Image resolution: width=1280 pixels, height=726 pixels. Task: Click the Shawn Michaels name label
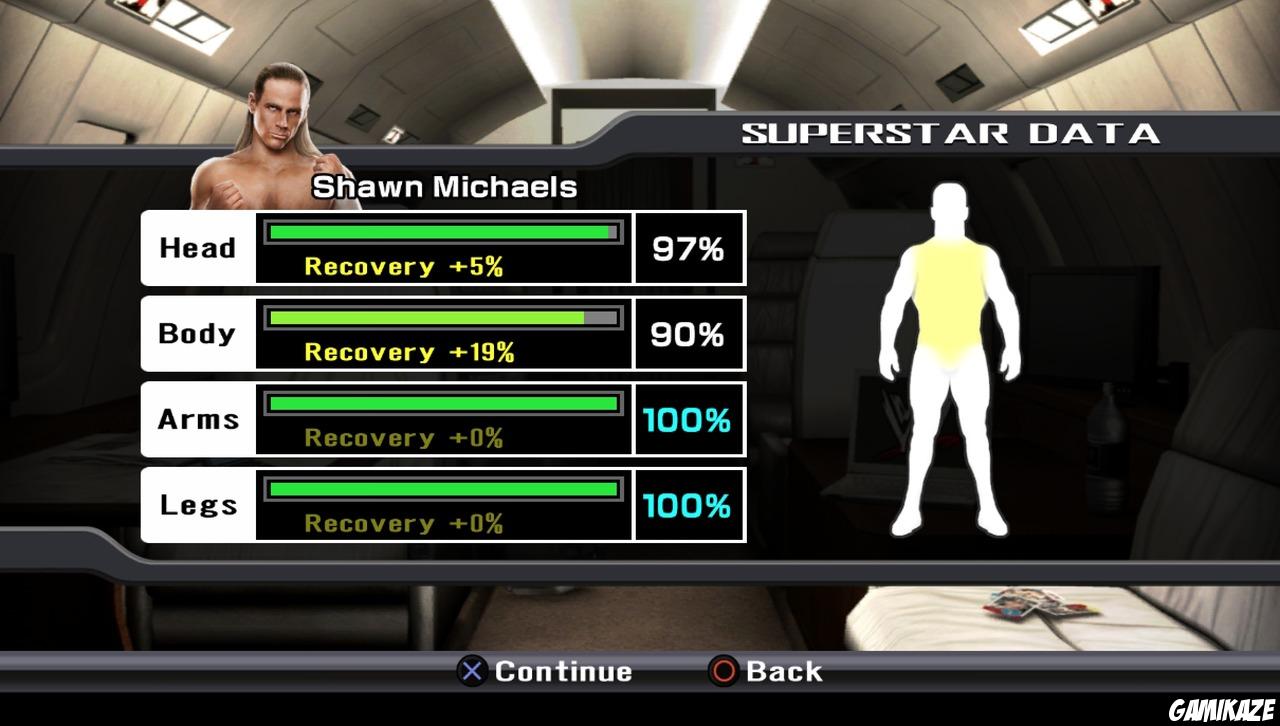point(447,186)
